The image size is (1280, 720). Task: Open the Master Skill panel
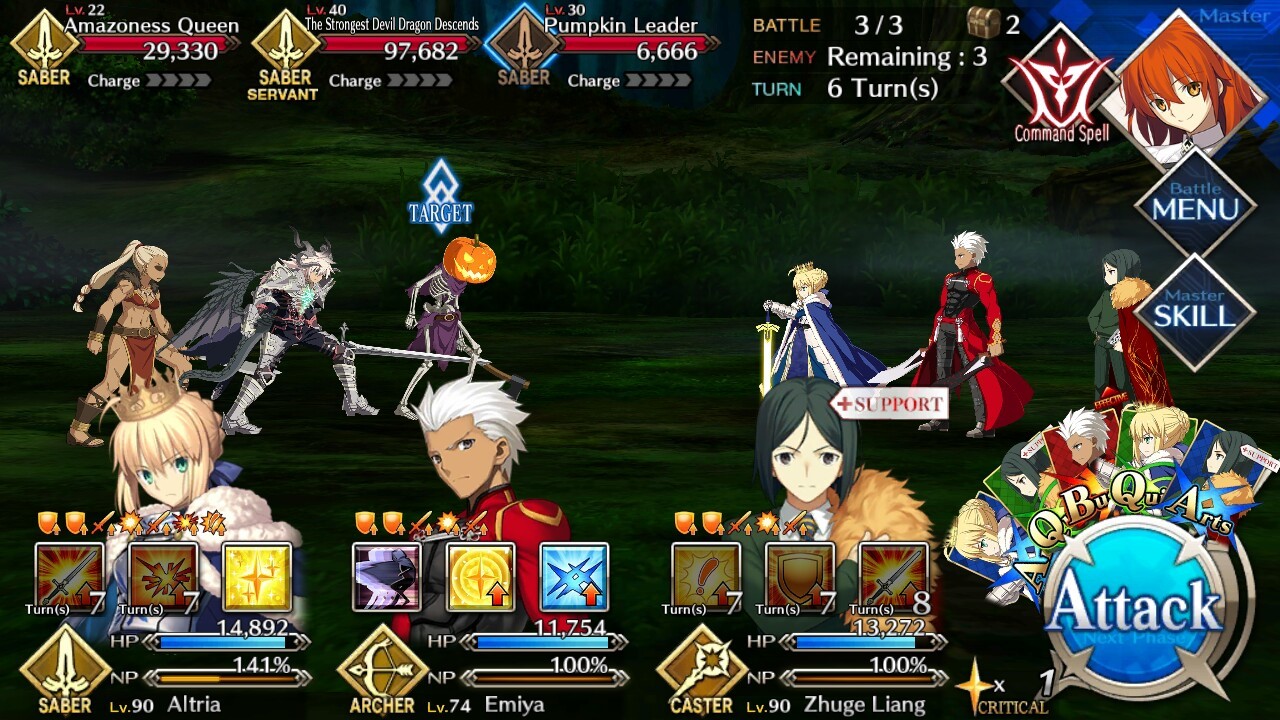[1195, 310]
